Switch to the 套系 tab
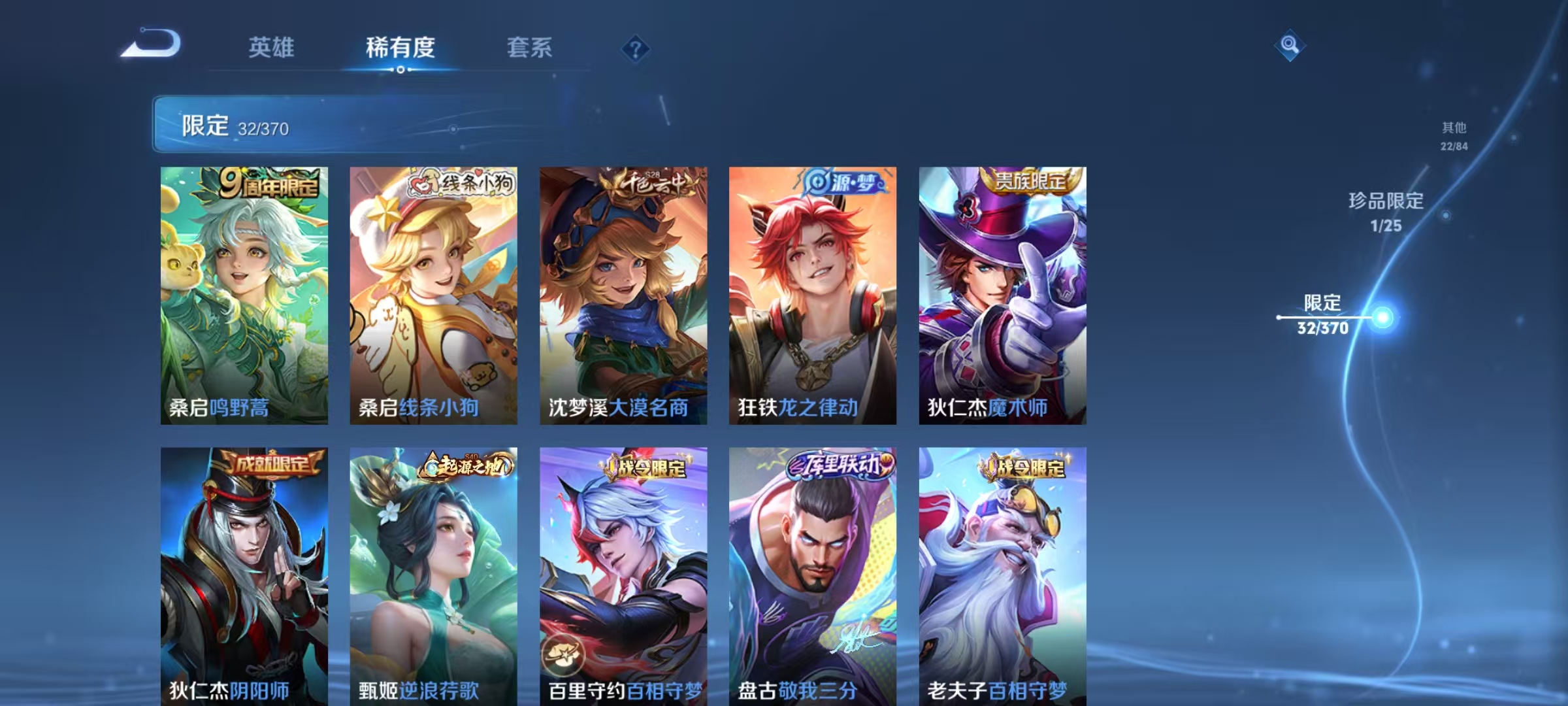 click(x=529, y=47)
